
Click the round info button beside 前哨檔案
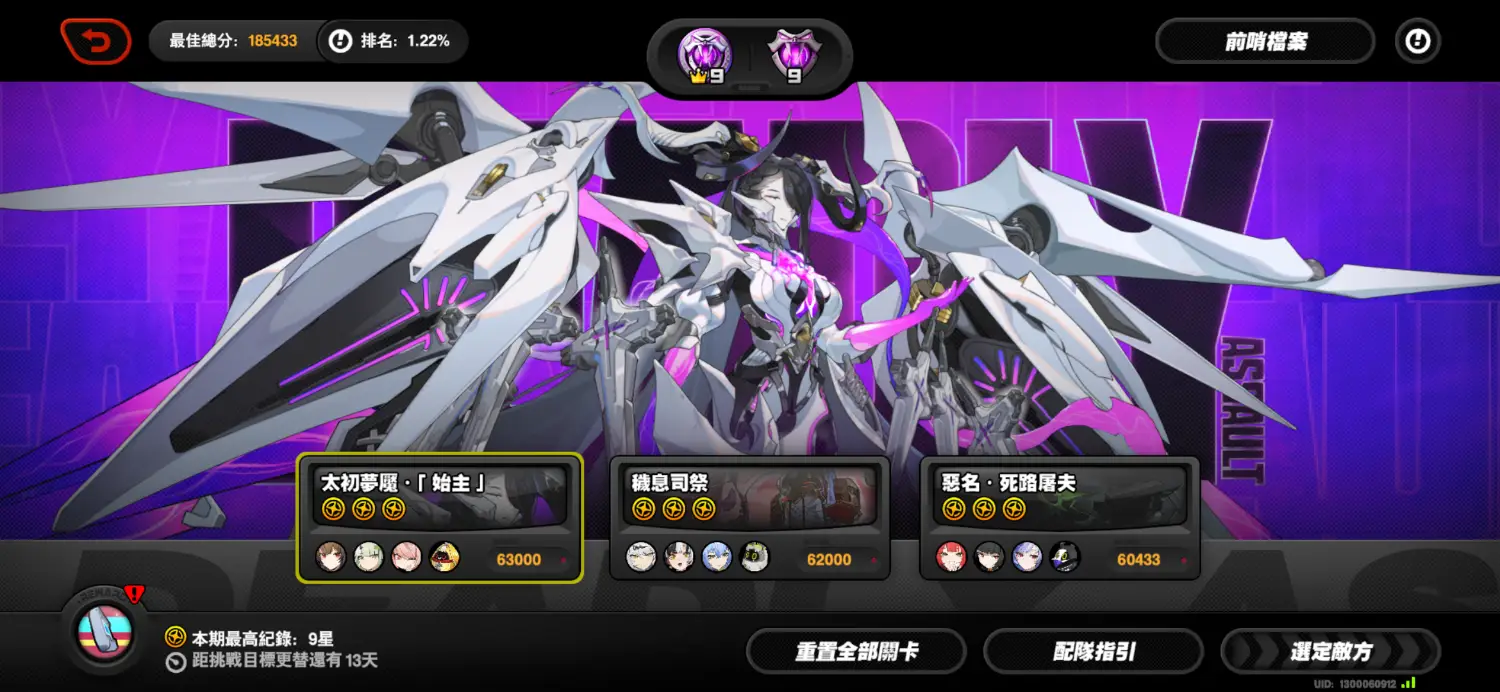point(1418,42)
